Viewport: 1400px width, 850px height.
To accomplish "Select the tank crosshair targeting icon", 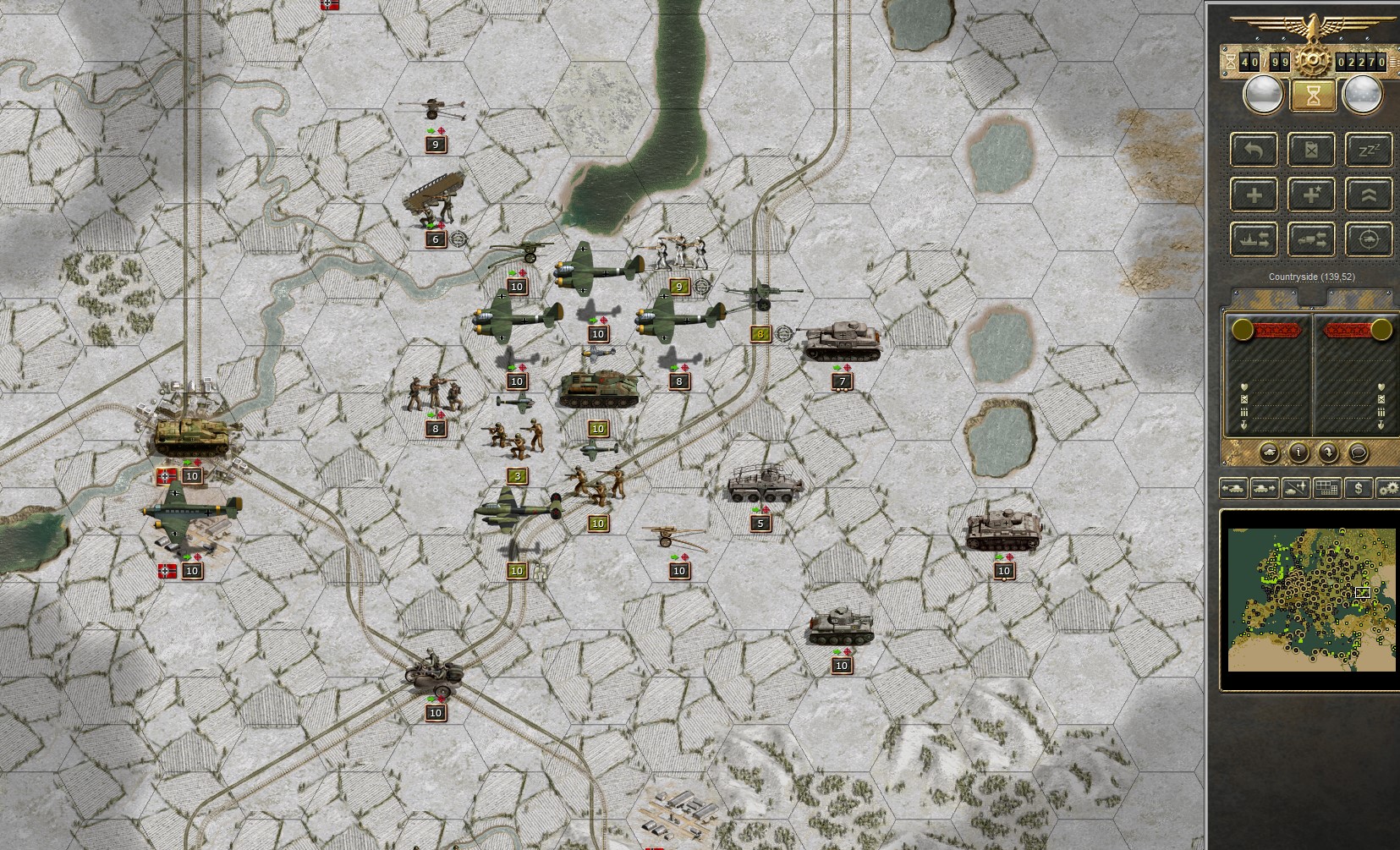I will (1369, 240).
